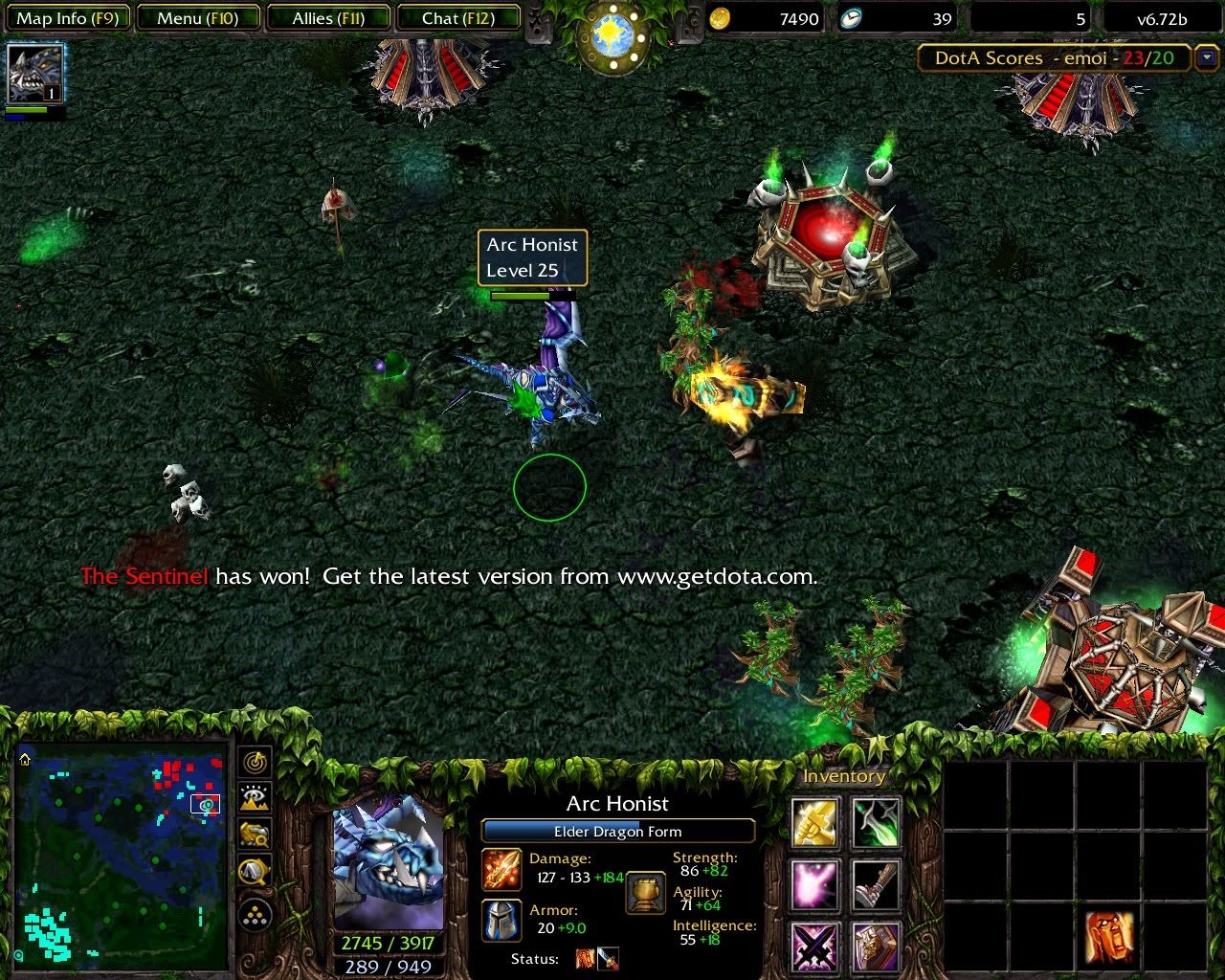Use the pink glowing orb inventory item

815,884
